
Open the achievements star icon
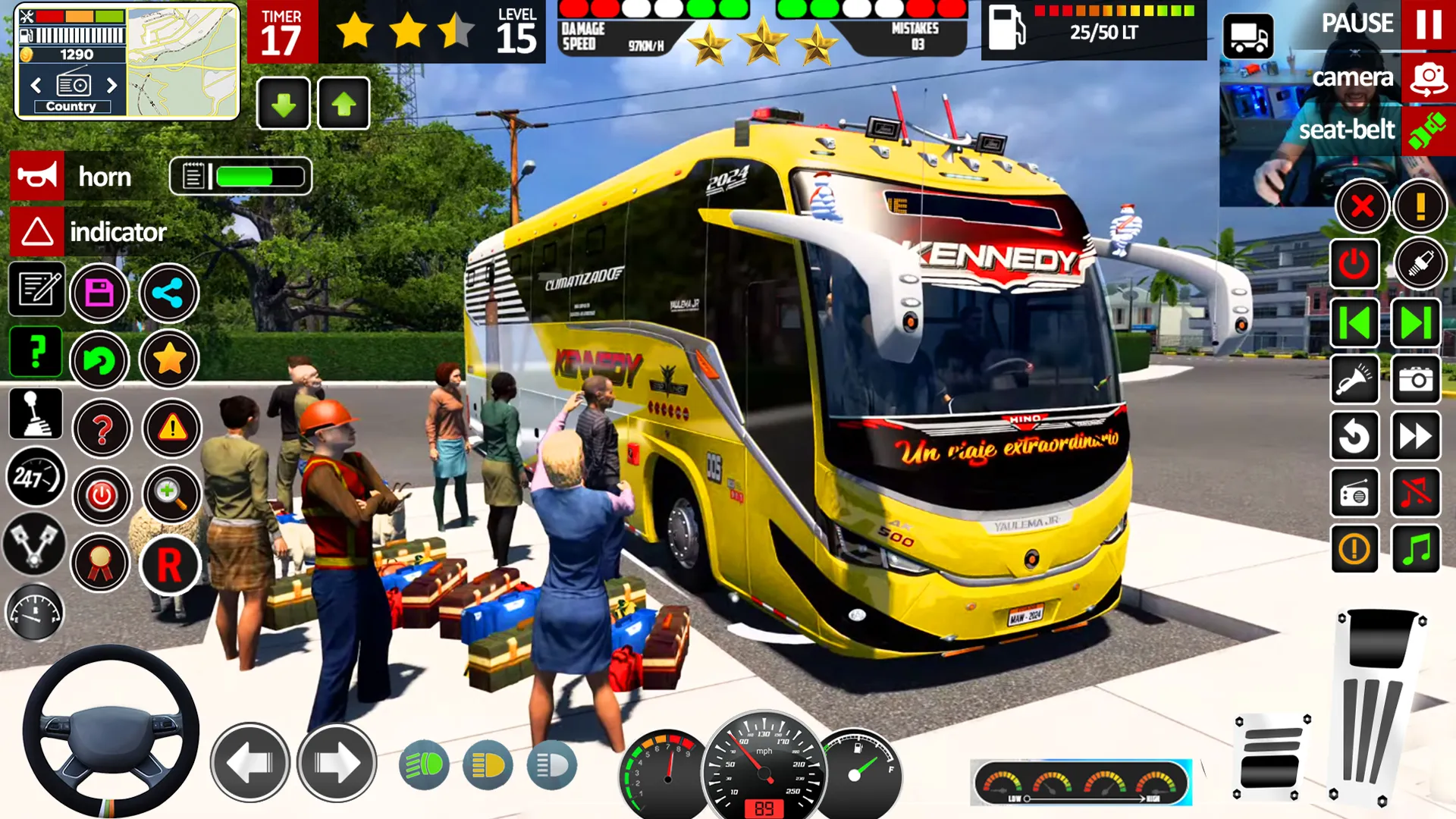click(171, 359)
